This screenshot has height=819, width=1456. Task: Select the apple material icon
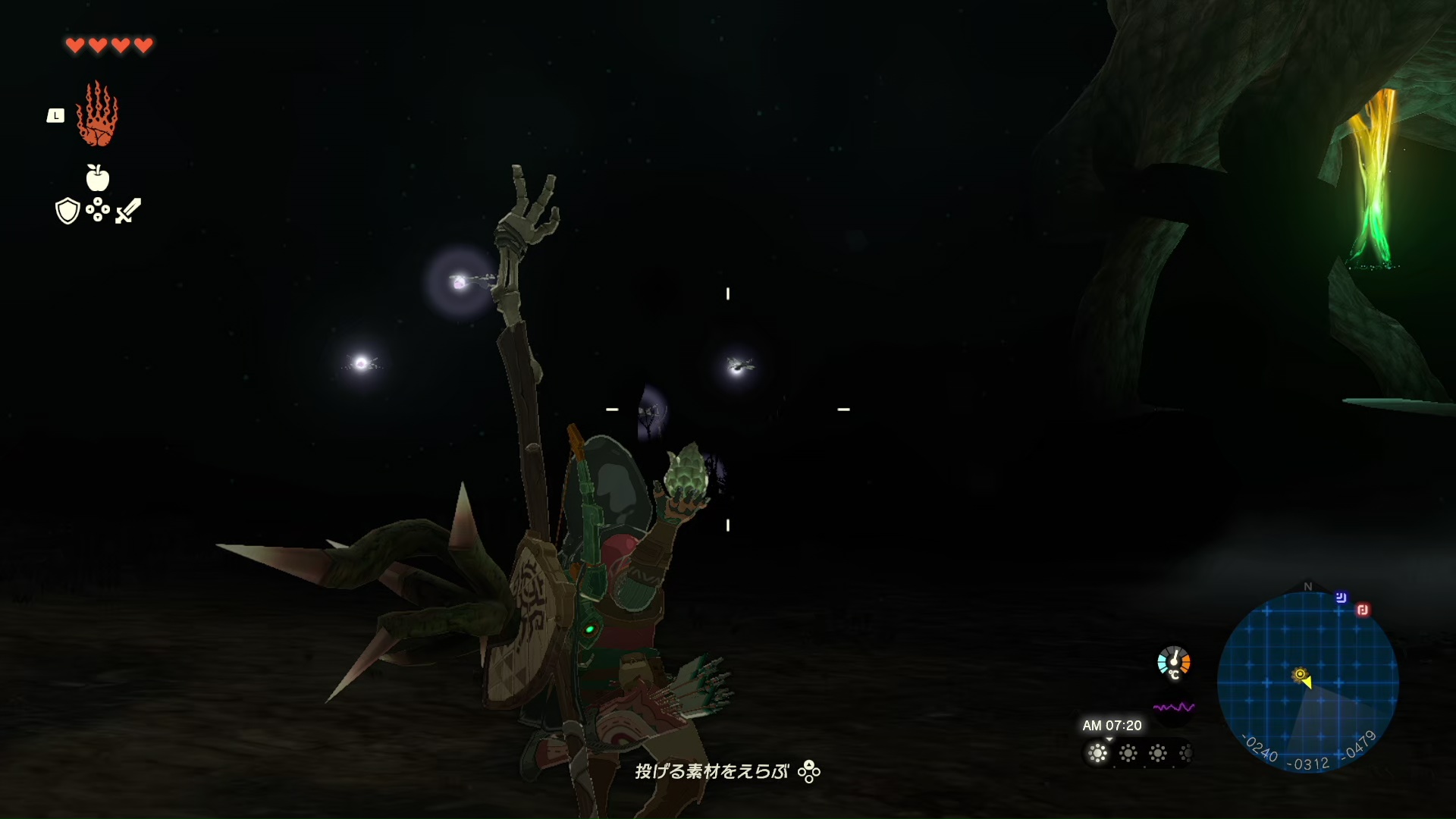[x=98, y=178]
